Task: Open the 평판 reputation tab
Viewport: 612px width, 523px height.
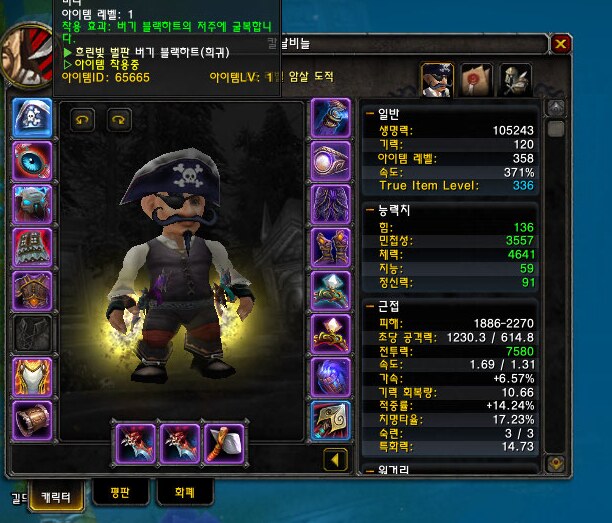Action: pos(122,492)
